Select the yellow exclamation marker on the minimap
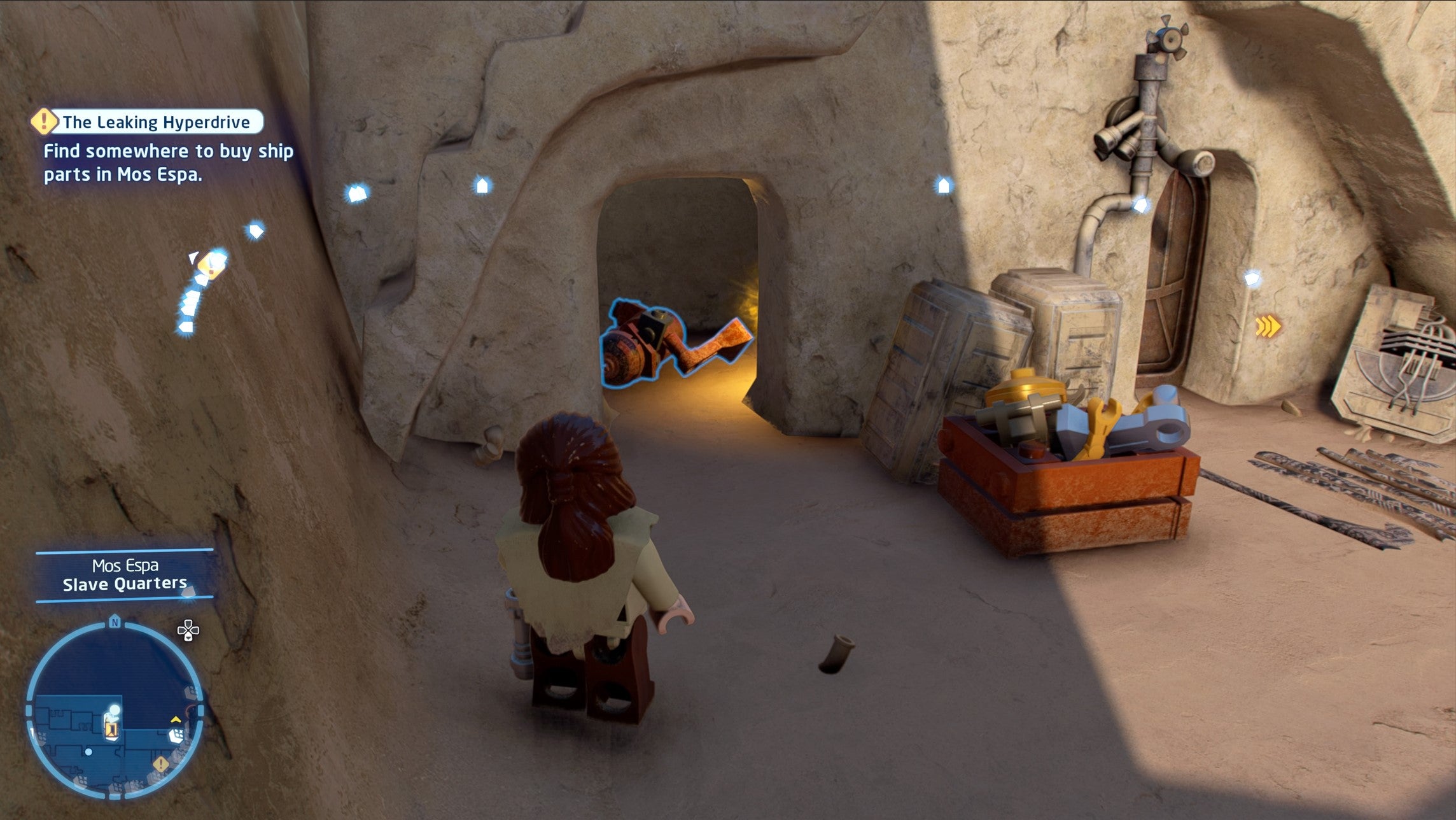The width and height of the screenshot is (1456, 820). (x=160, y=764)
